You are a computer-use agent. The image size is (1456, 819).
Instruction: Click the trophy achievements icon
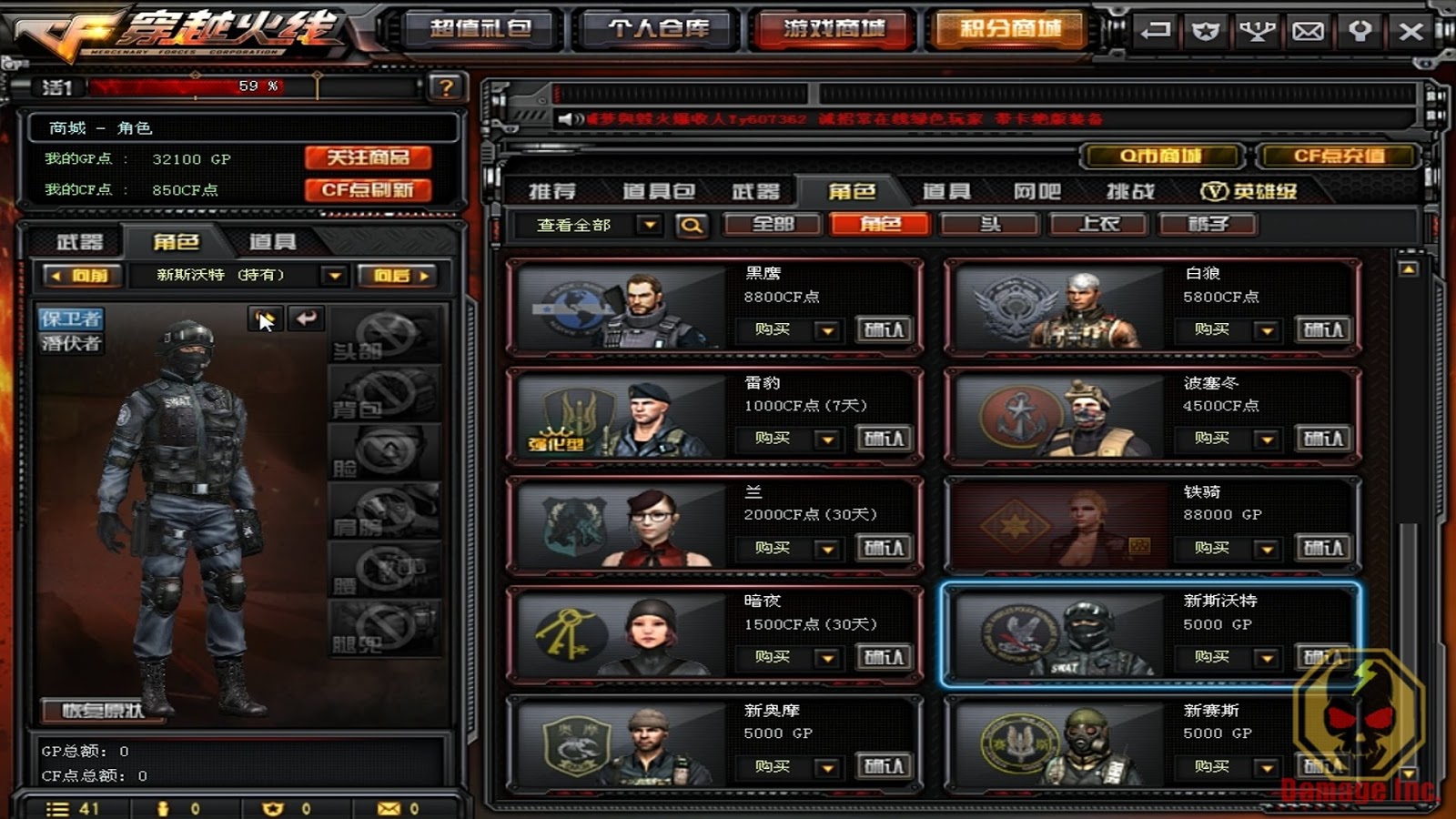tap(1257, 30)
